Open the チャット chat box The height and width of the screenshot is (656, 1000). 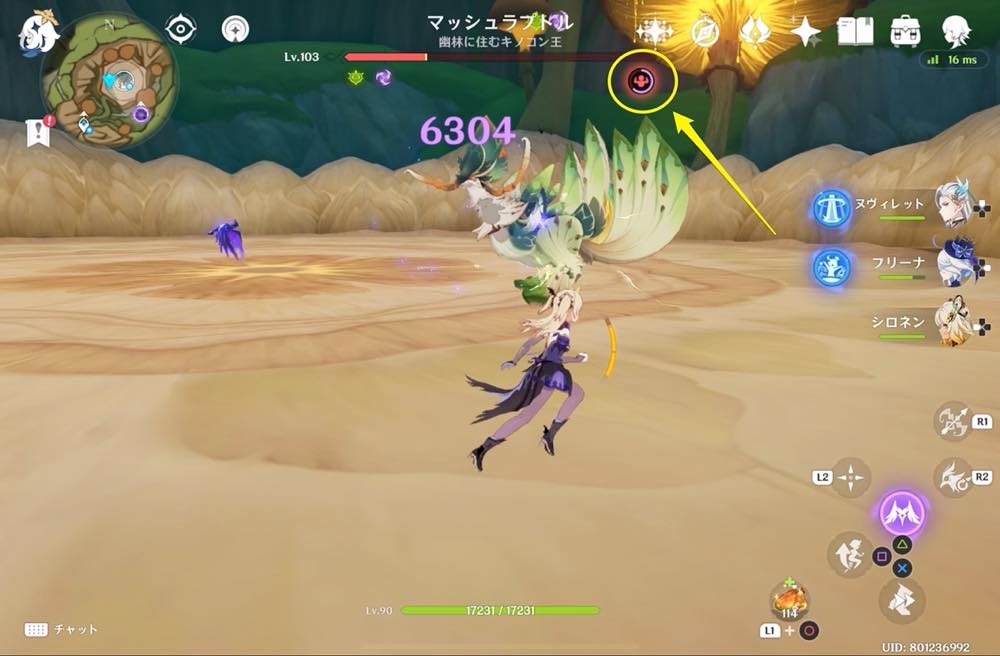tap(62, 629)
